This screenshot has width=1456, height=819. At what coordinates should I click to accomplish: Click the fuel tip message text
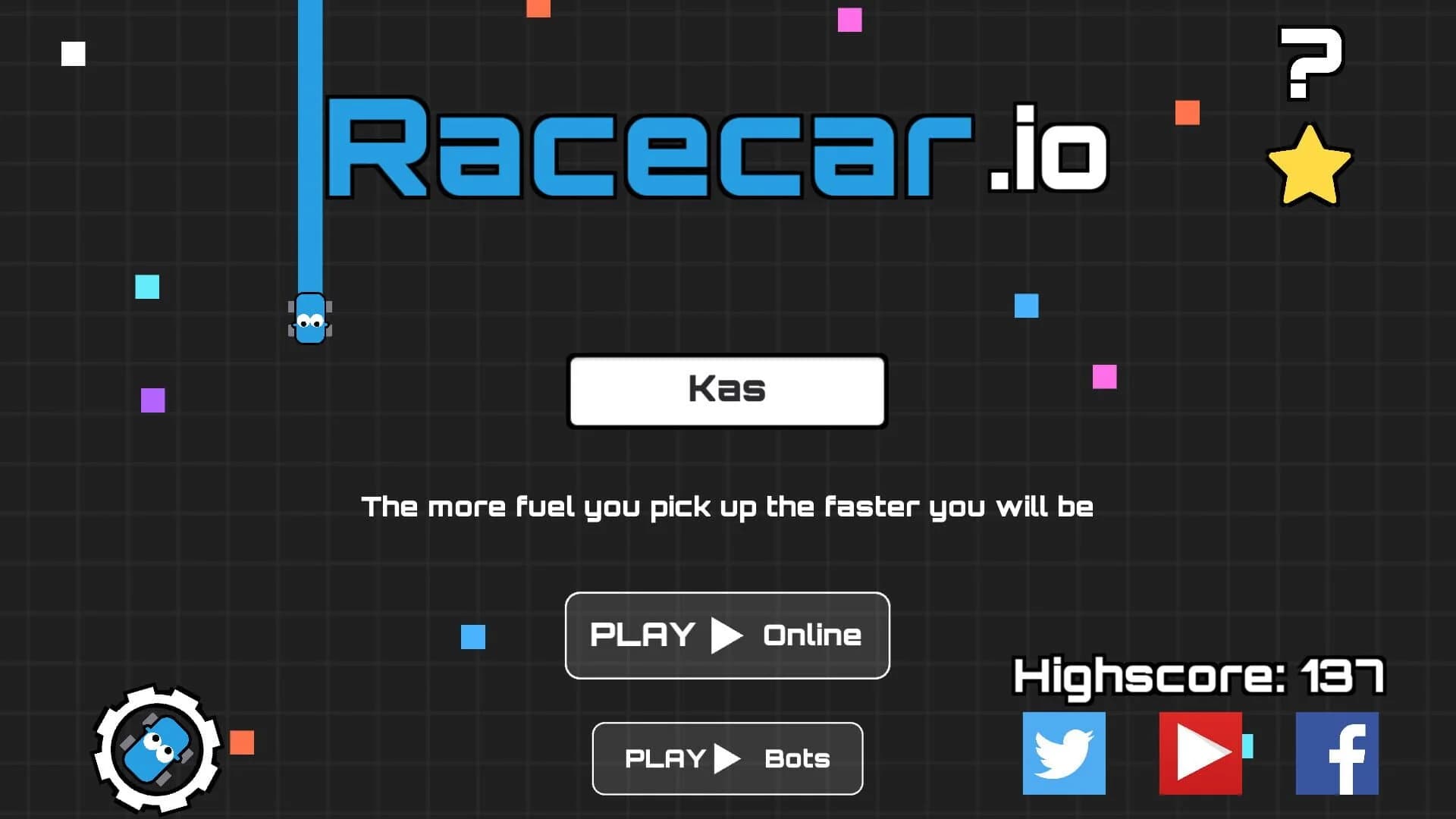click(x=728, y=507)
